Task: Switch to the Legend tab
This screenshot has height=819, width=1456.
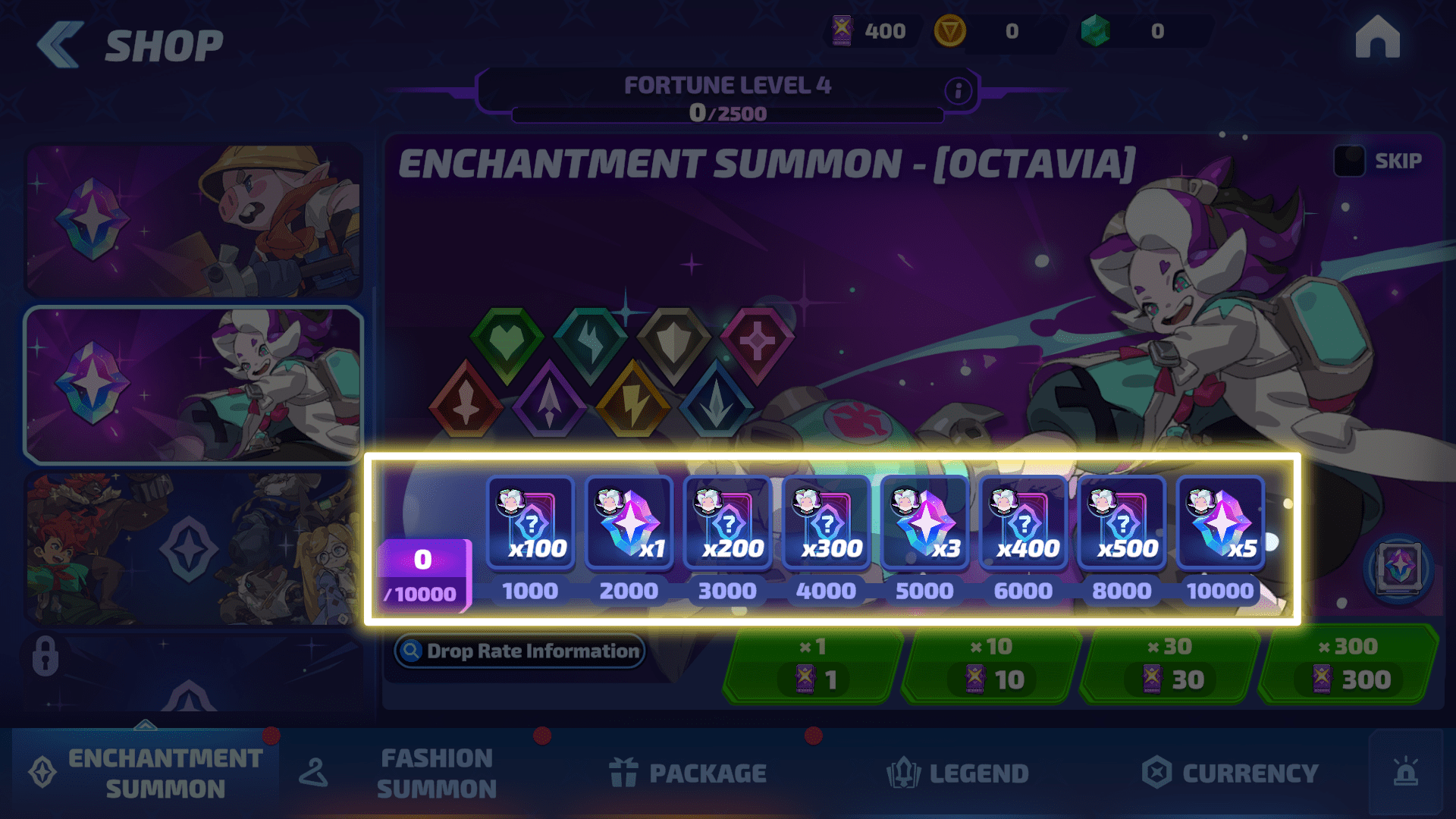Action: tap(958, 773)
